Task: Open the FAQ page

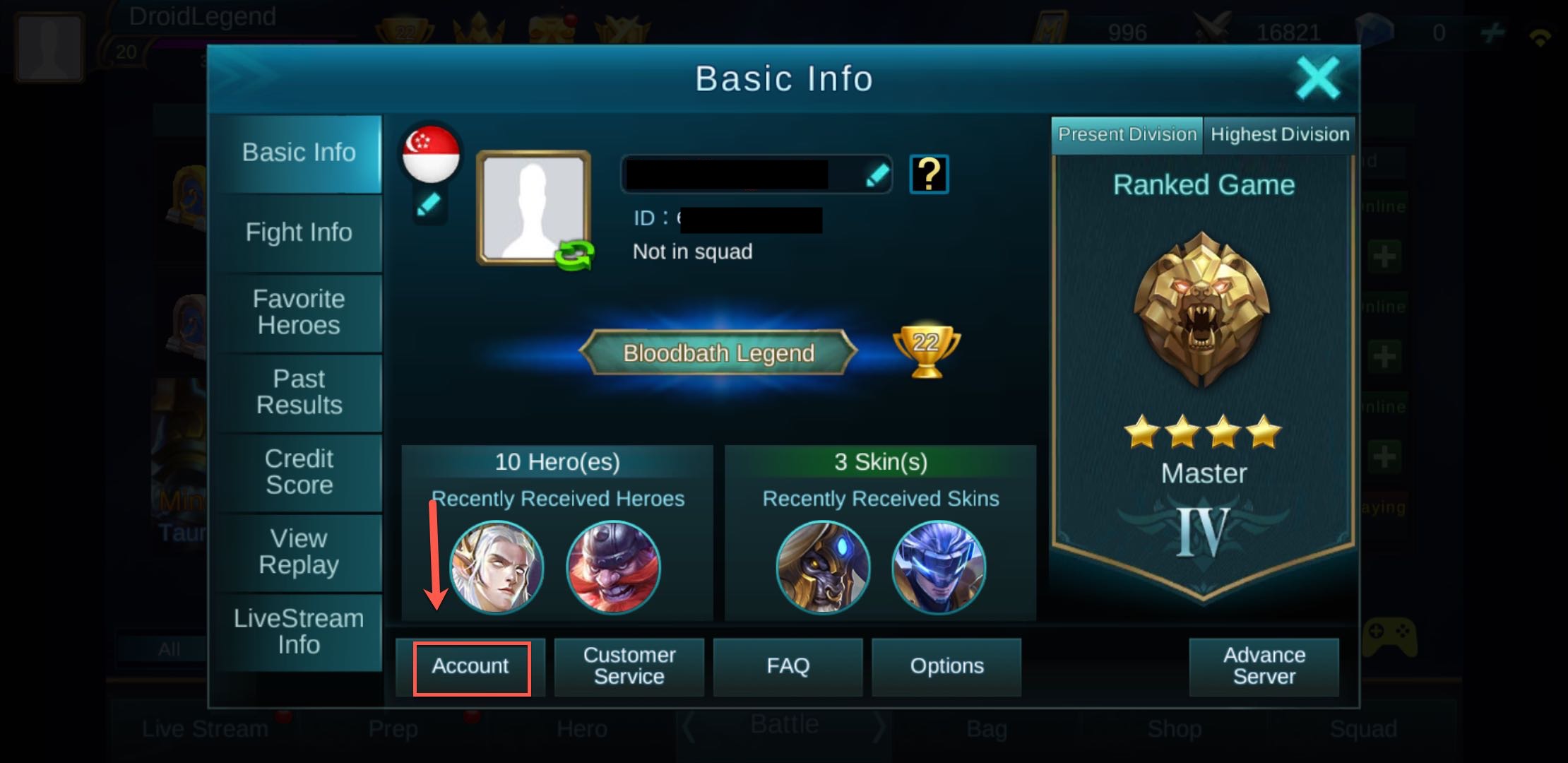Action: (x=788, y=667)
